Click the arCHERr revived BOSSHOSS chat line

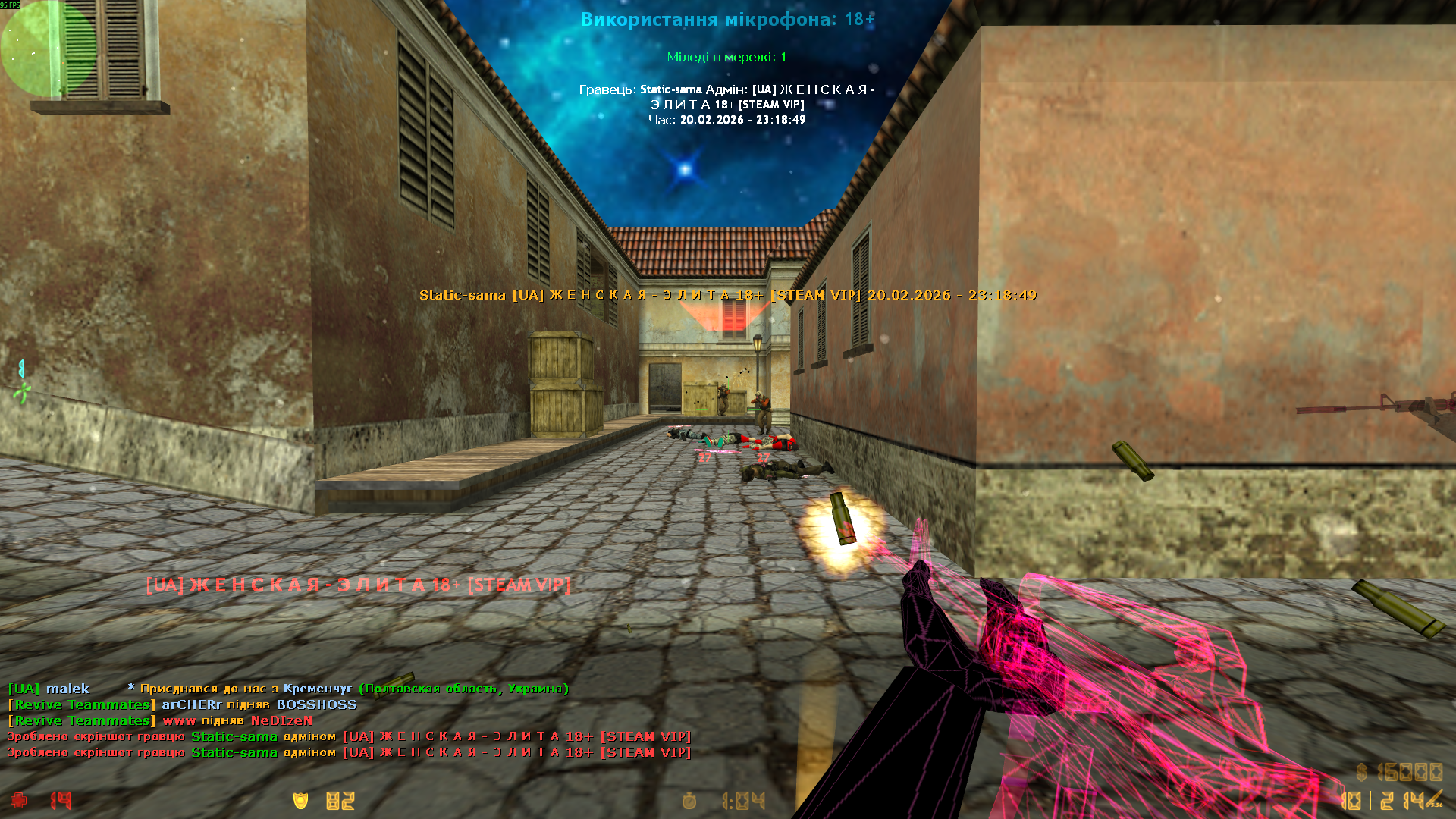coord(182,704)
